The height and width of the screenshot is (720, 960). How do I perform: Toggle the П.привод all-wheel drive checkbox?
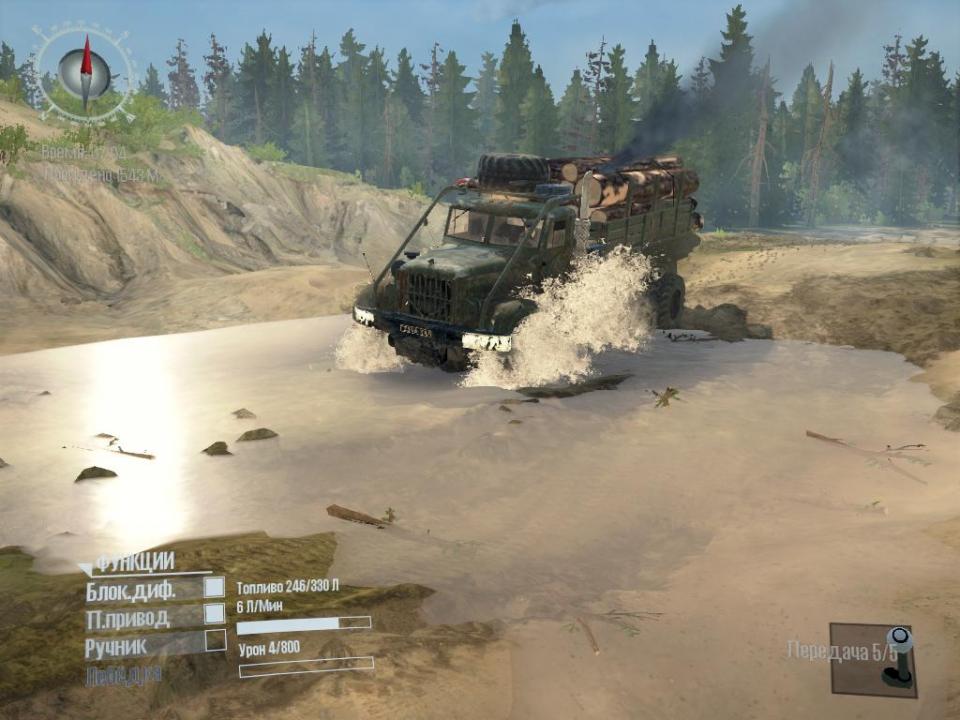coord(214,614)
